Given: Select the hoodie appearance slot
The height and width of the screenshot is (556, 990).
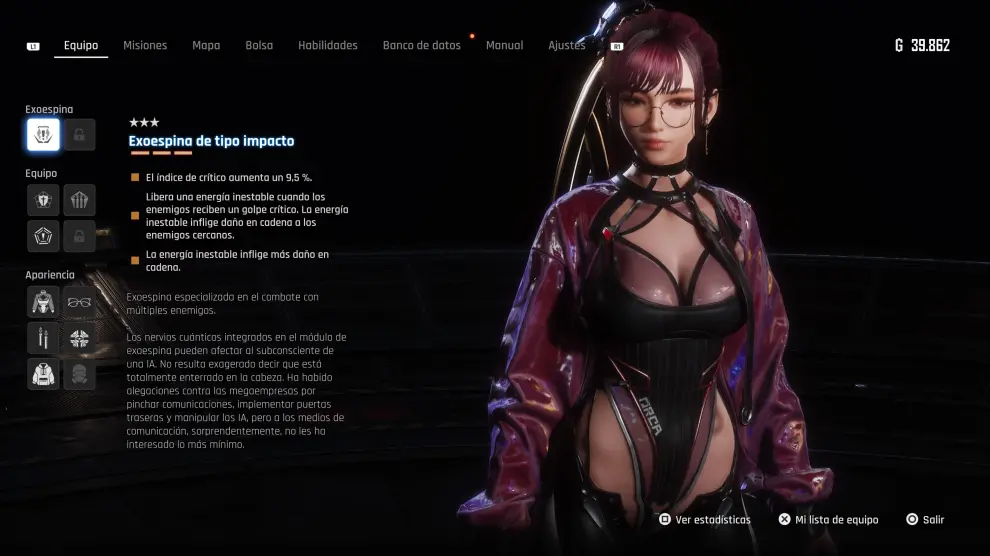Looking at the screenshot, I should pos(43,374).
